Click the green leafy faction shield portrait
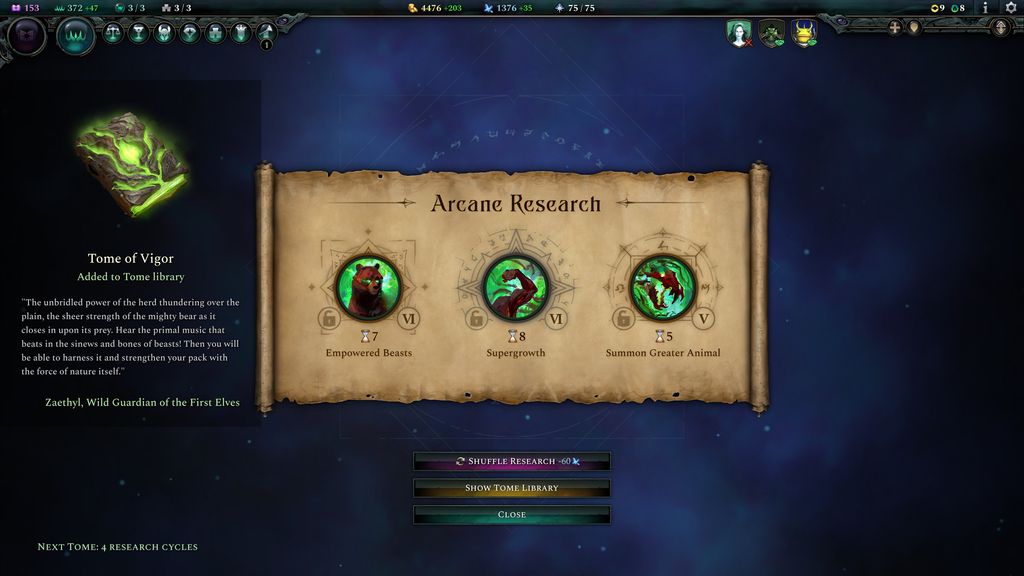The width and height of the screenshot is (1024, 576). point(771,33)
